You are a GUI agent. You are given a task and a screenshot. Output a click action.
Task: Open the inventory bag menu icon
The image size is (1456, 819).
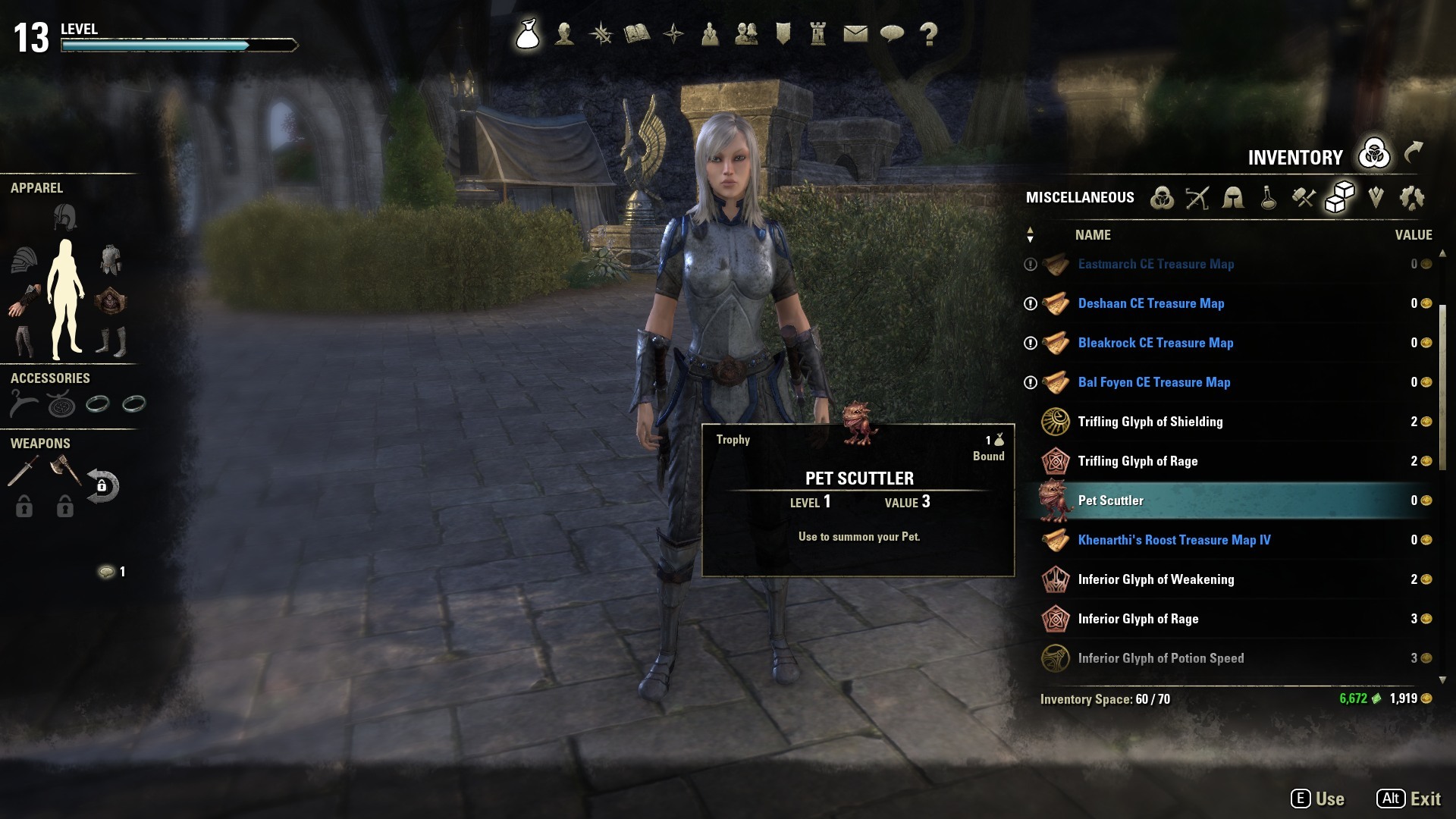(528, 34)
